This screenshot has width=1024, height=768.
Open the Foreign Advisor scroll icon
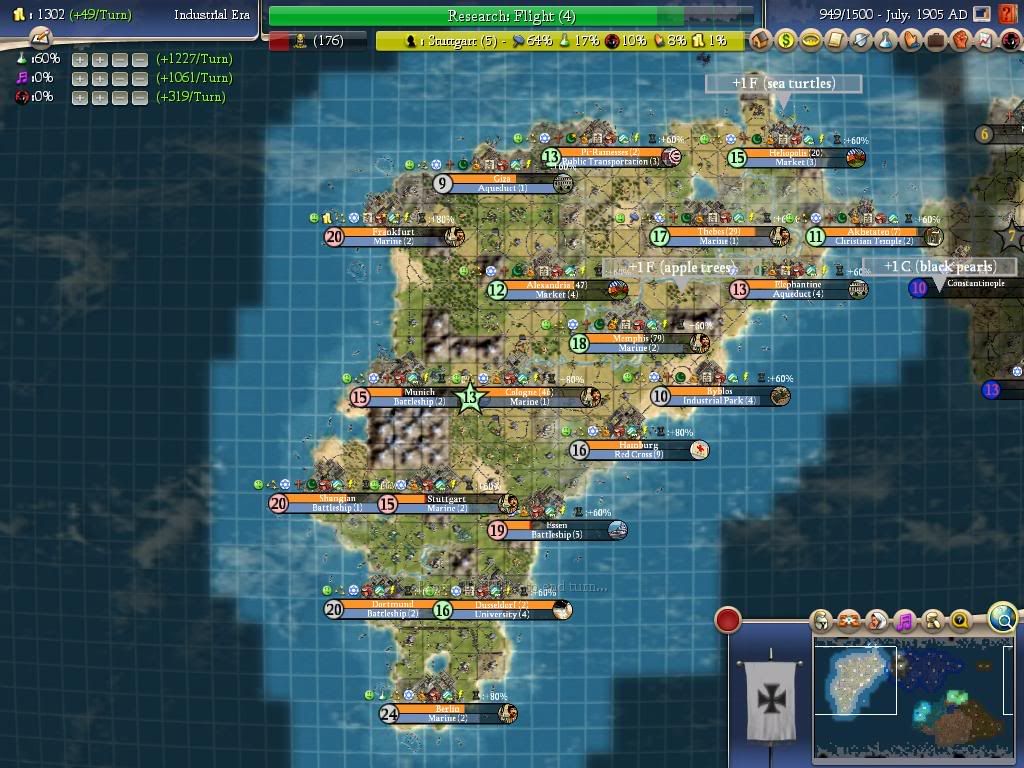coord(836,41)
